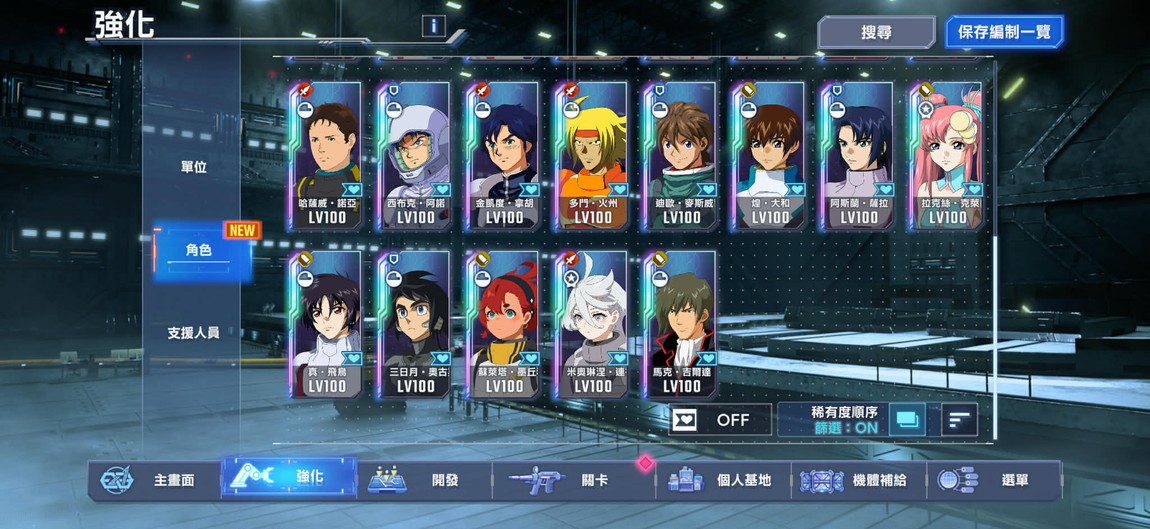The image size is (1150, 529).
Task: Open the 搜尋 search button
Action: 876,32
